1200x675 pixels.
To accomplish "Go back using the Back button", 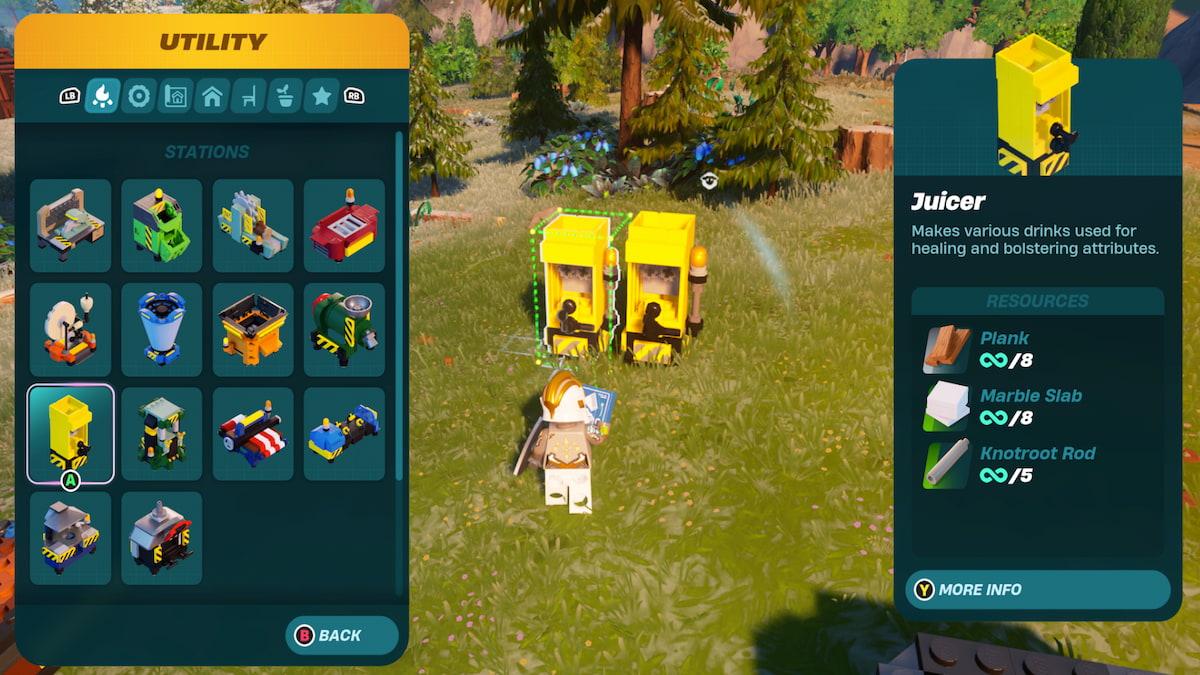I will tap(342, 635).
